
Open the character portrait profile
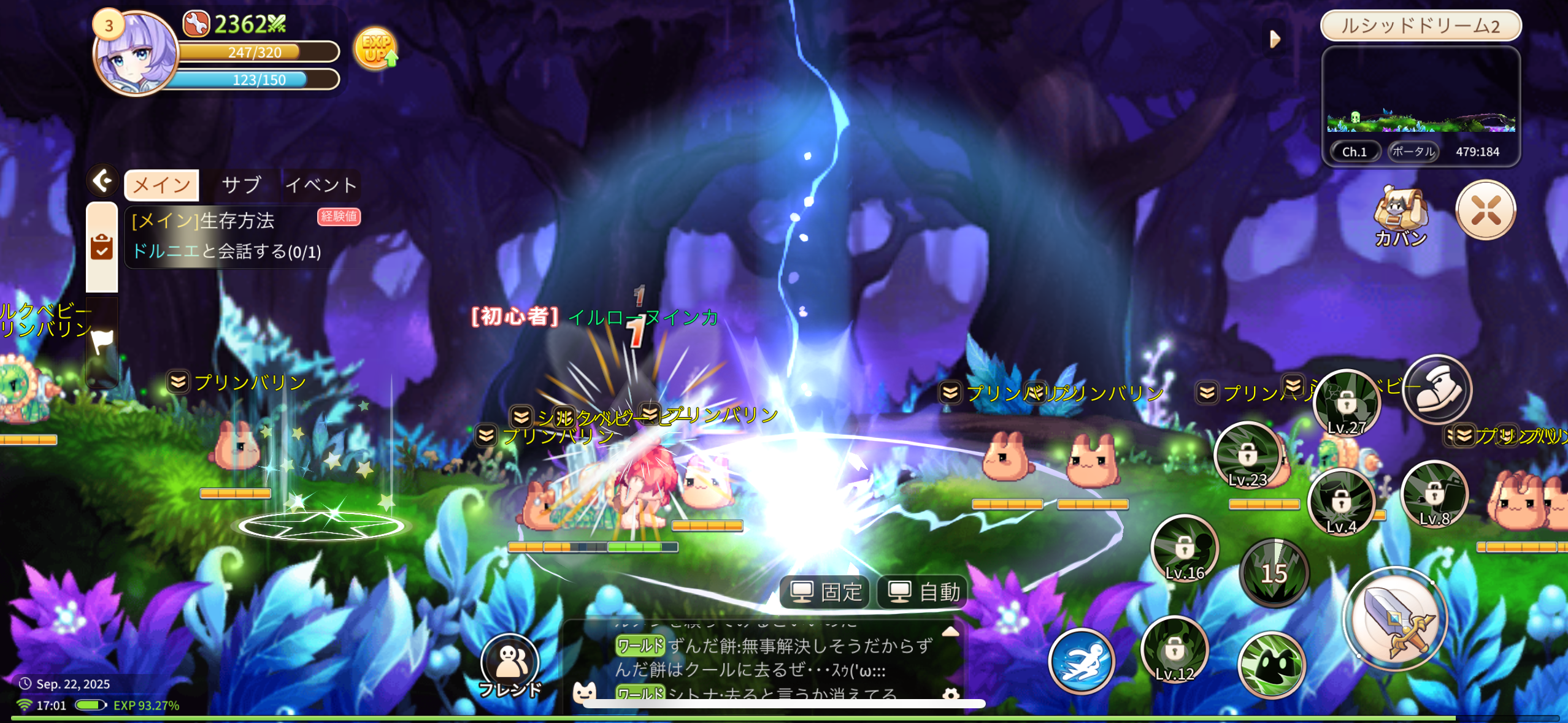point(136,55)
